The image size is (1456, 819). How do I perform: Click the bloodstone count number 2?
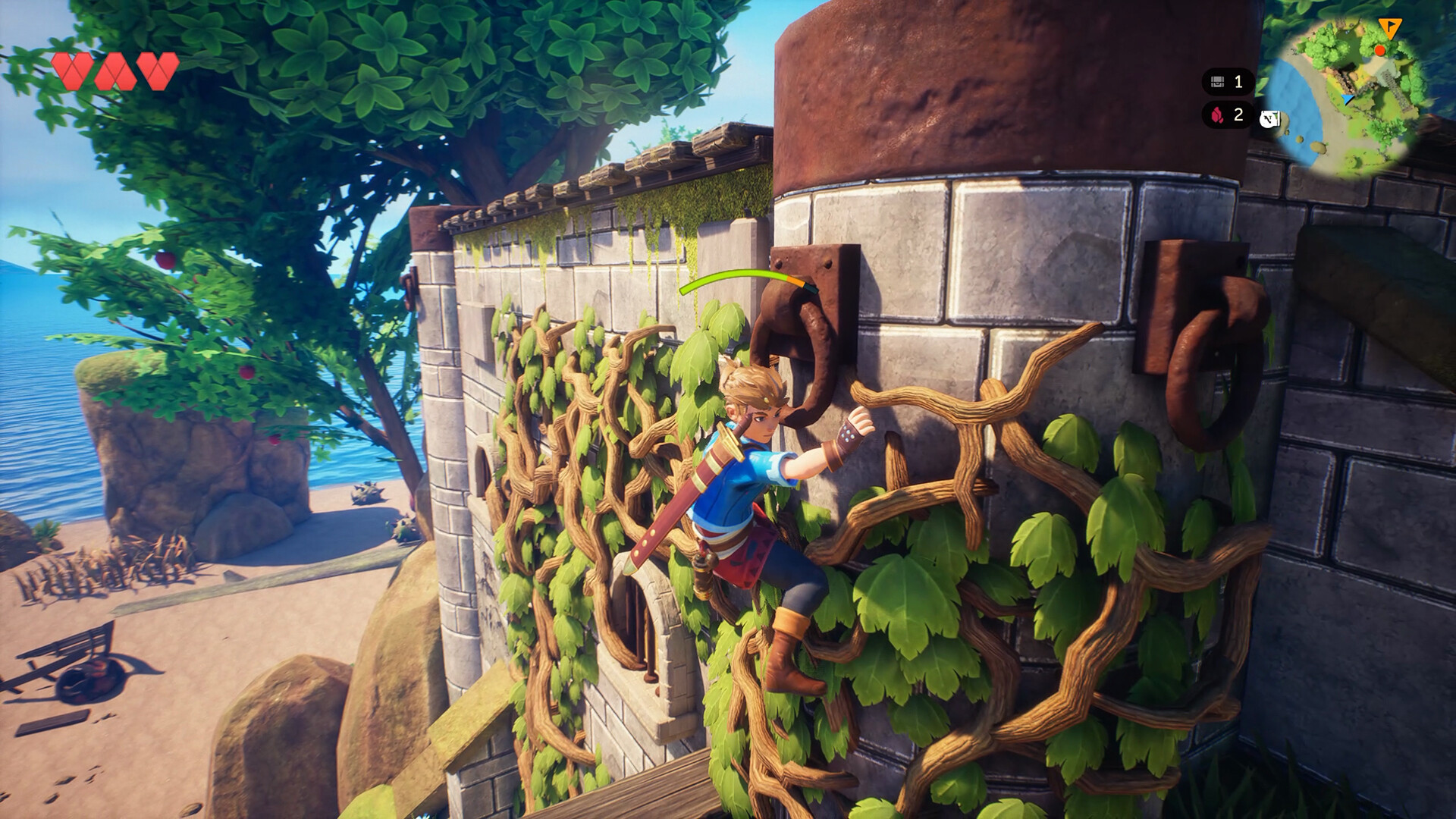coord(1239,117)
